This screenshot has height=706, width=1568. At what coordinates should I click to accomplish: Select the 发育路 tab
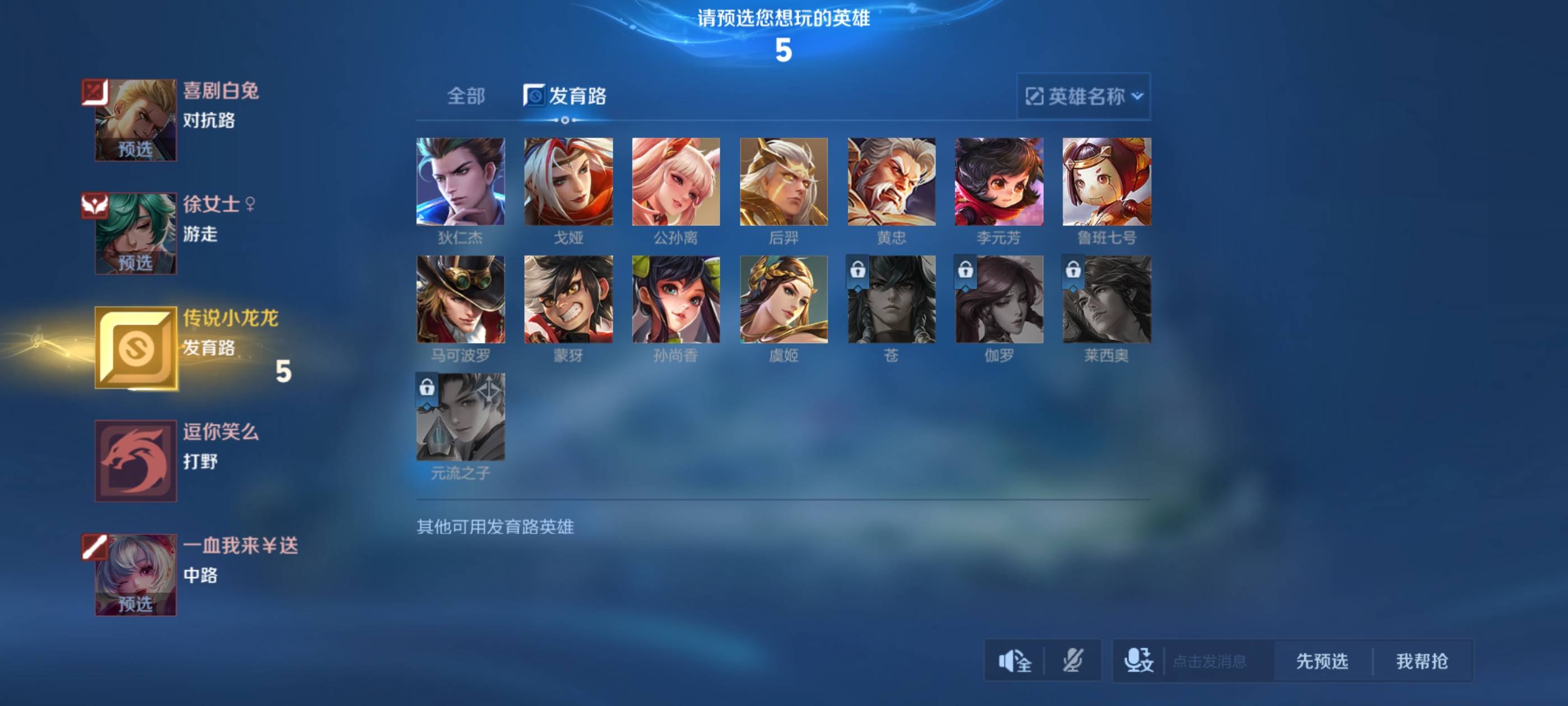(x=566, y=96)
